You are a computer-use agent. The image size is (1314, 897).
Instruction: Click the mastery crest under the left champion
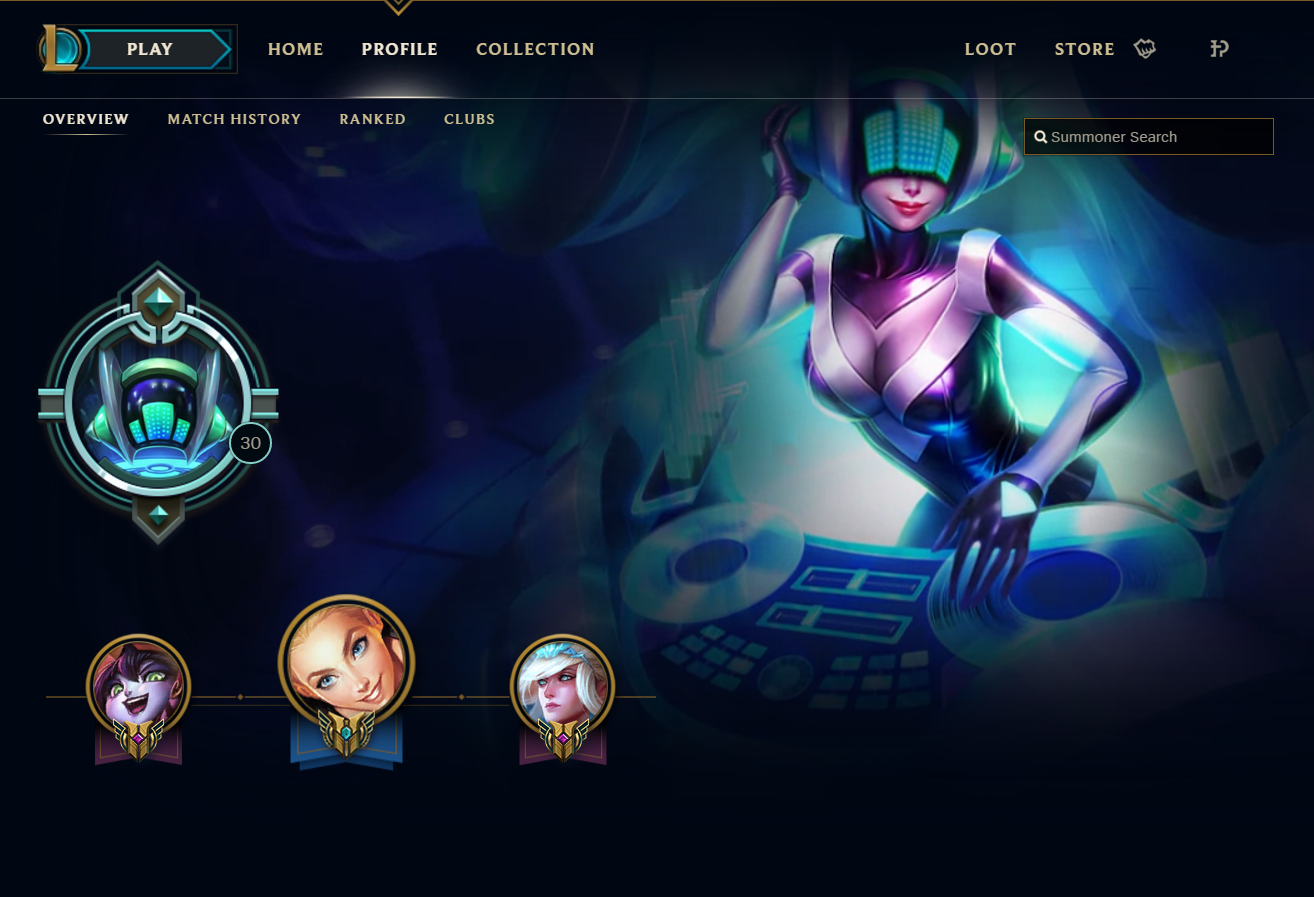(139, 741)
